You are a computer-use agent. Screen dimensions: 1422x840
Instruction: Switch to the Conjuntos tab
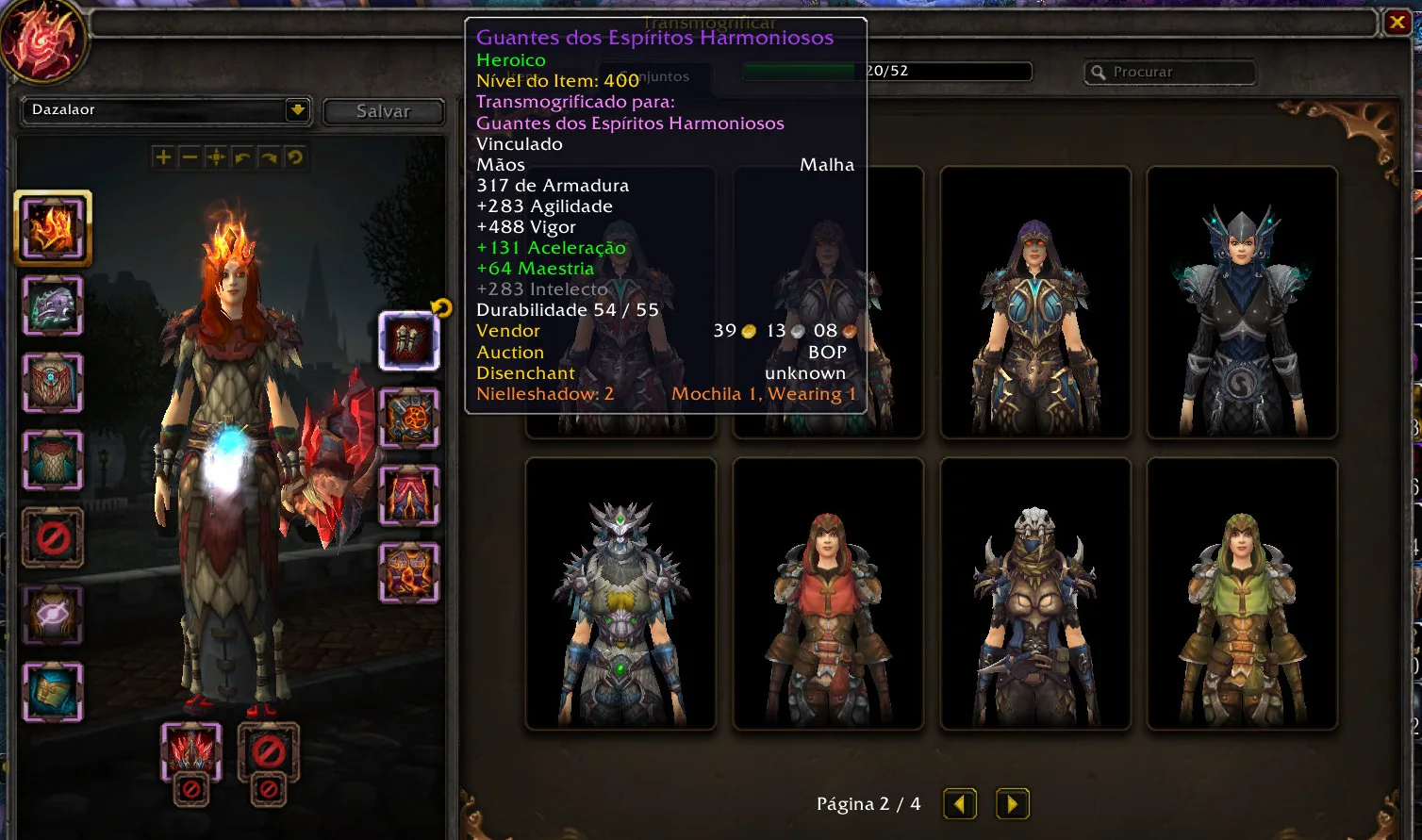pyautogui.click(x=654, y=78)
